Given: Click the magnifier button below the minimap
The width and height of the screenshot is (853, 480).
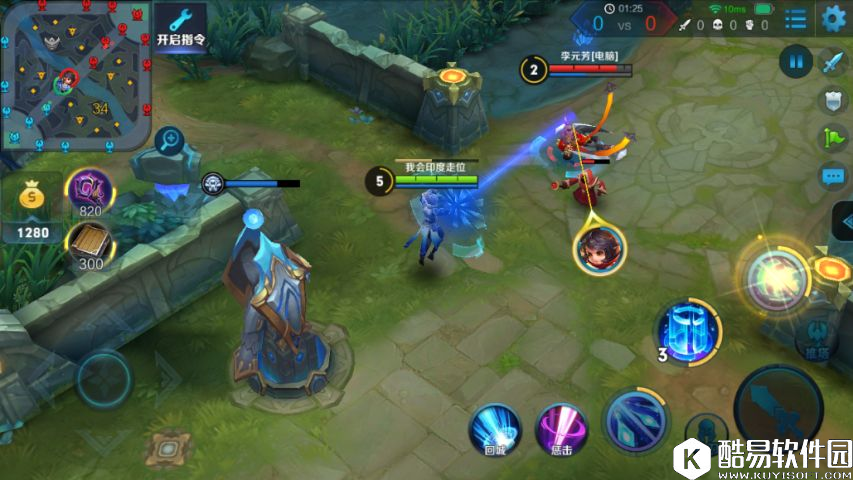Looking at the screenshot, I should point(172,140).
